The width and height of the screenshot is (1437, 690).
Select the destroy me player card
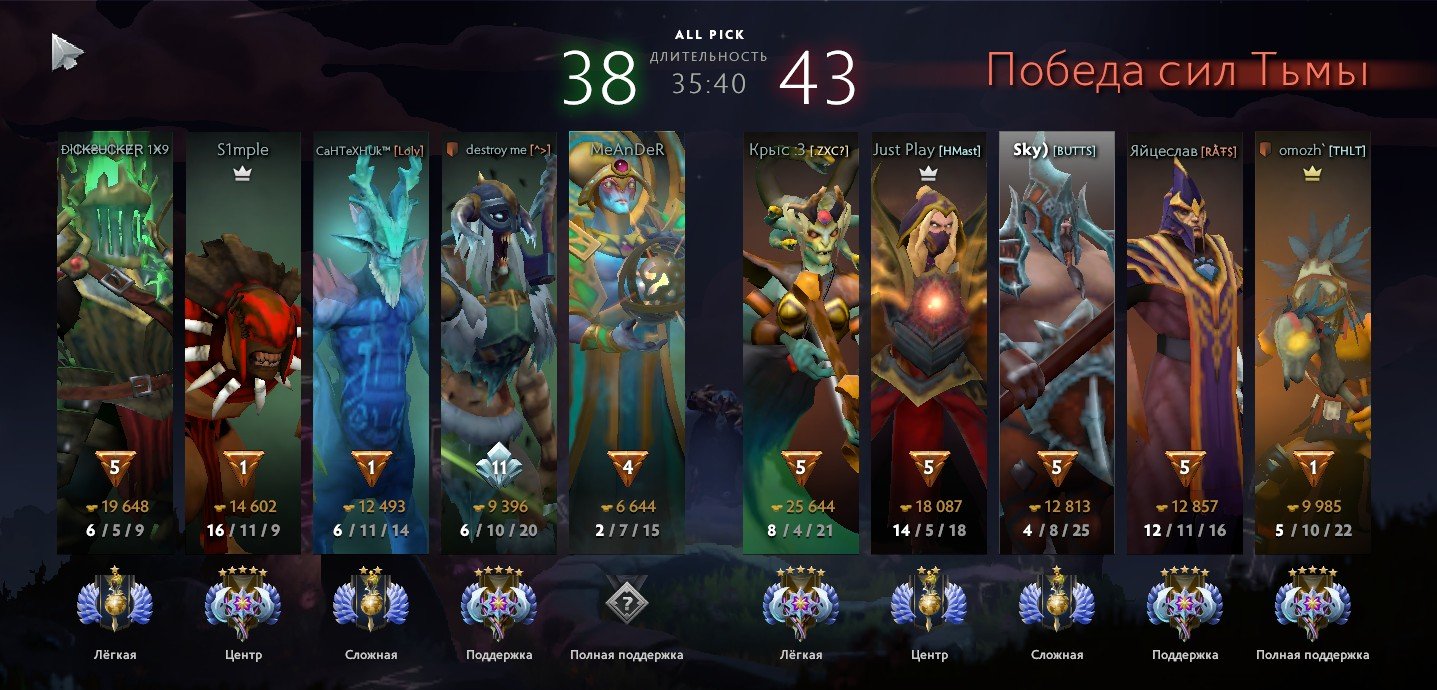[x=499, y=340]
